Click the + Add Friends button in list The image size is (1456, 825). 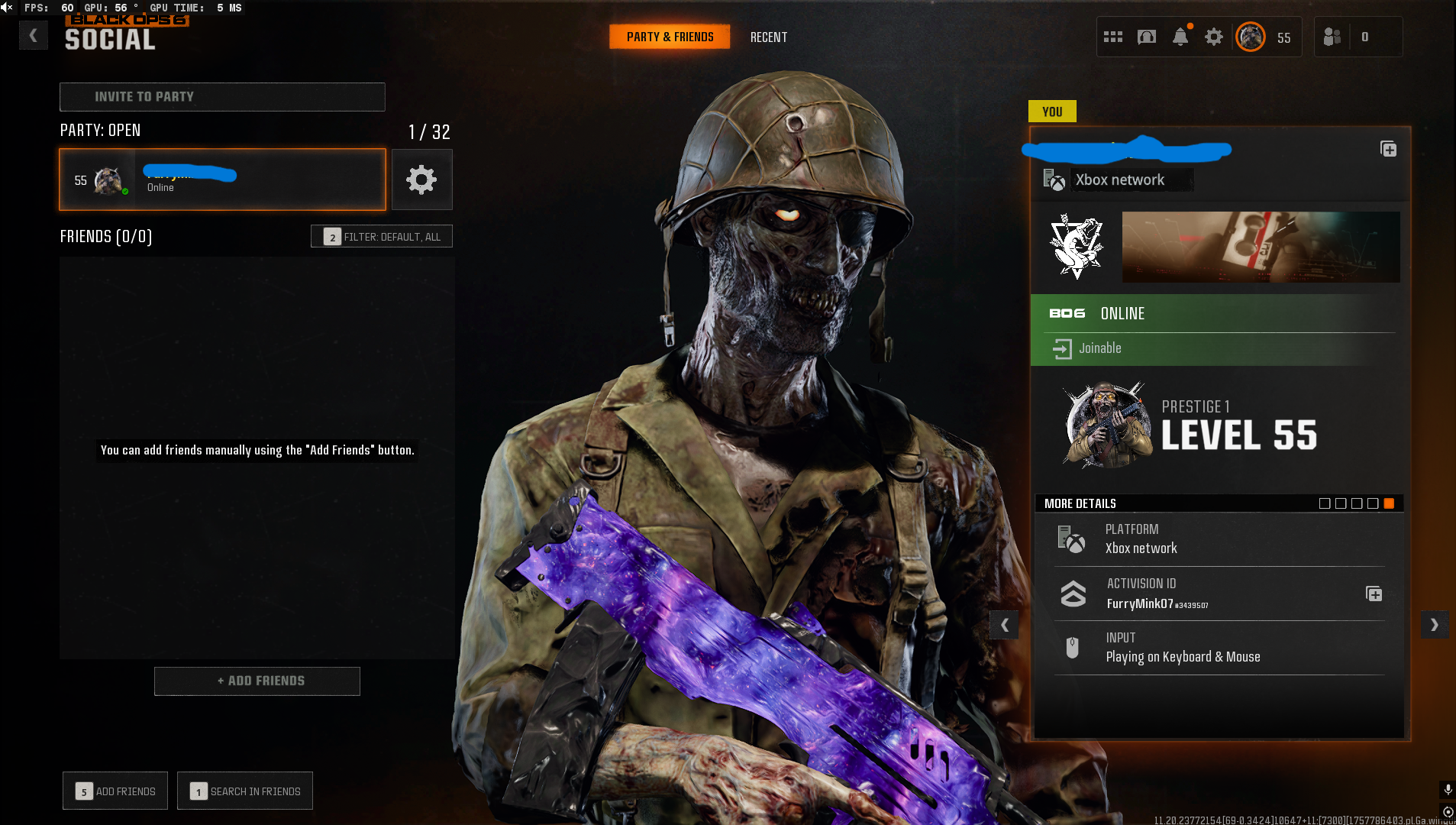257,681
